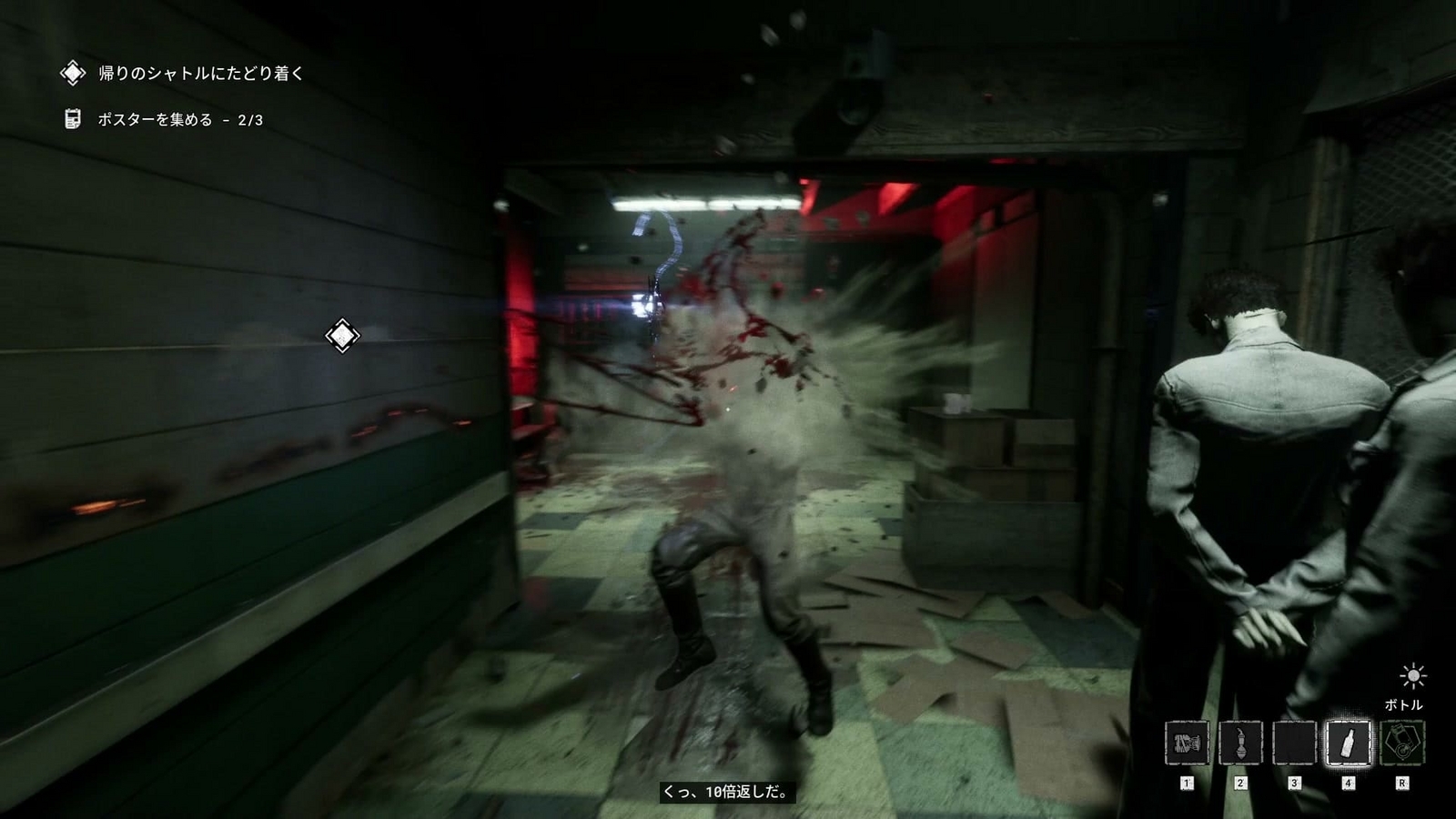This screenshot has width=1456, height=819.
Task: Click the subtitle text 10倍返しだ at bottom
Action: [728, 793]
